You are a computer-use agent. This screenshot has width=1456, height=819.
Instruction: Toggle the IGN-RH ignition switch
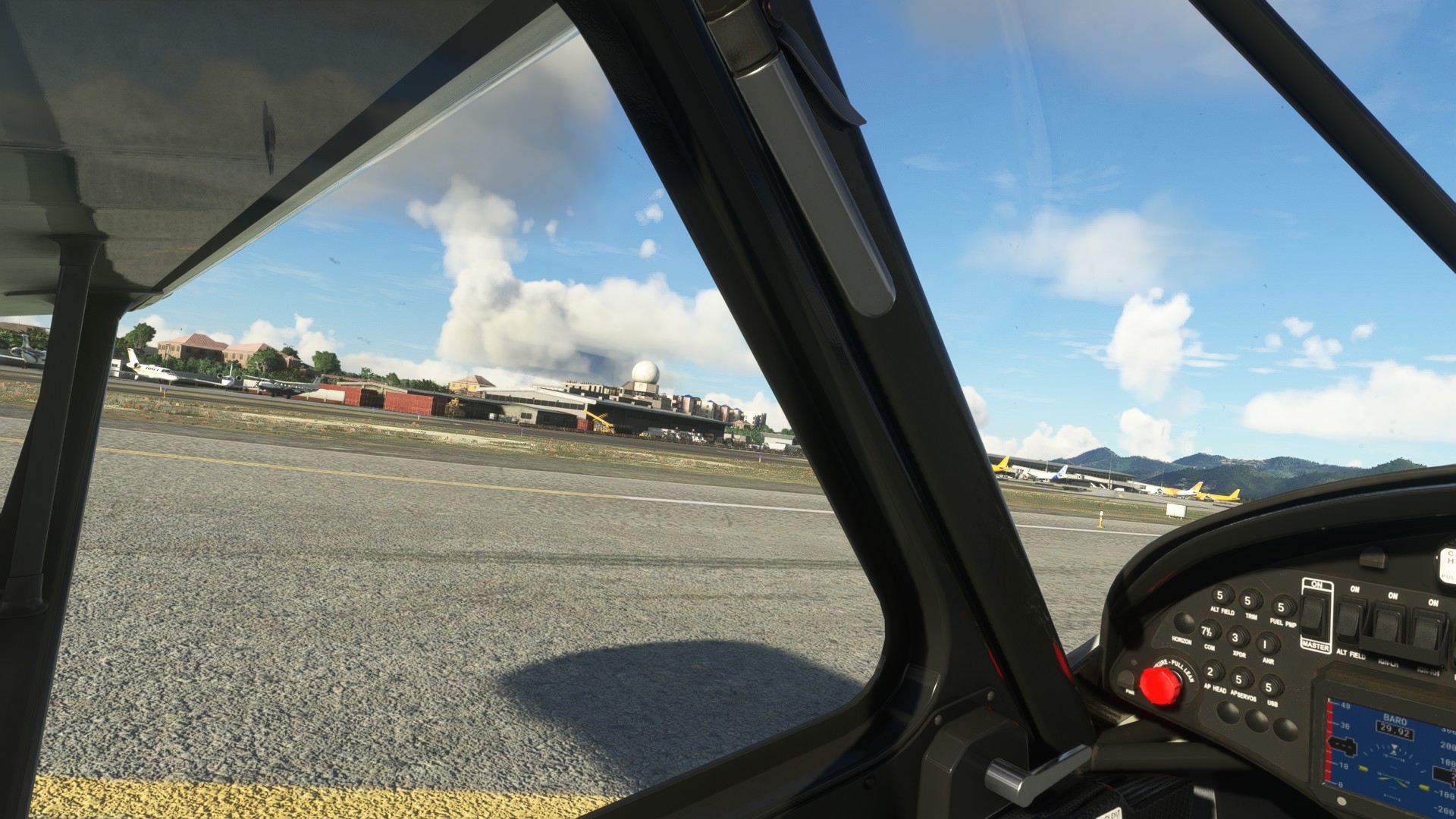[x=1427, y=629]
